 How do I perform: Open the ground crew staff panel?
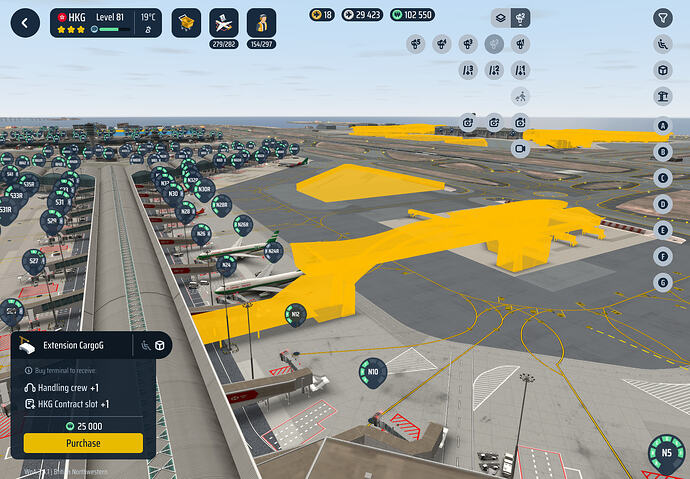pos(262,22)
